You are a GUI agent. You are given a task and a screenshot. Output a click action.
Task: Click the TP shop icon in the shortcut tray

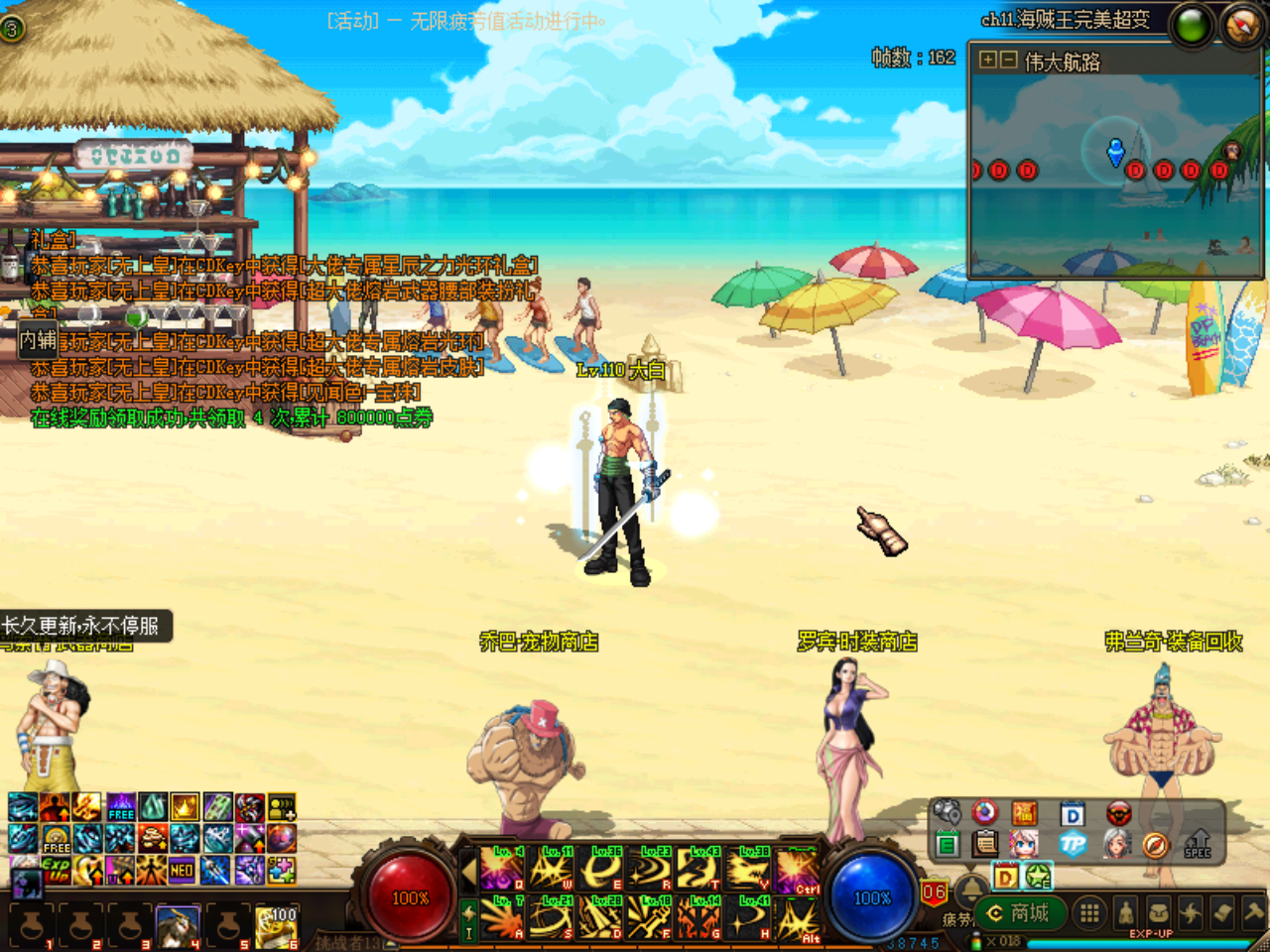click(1074, 844)
